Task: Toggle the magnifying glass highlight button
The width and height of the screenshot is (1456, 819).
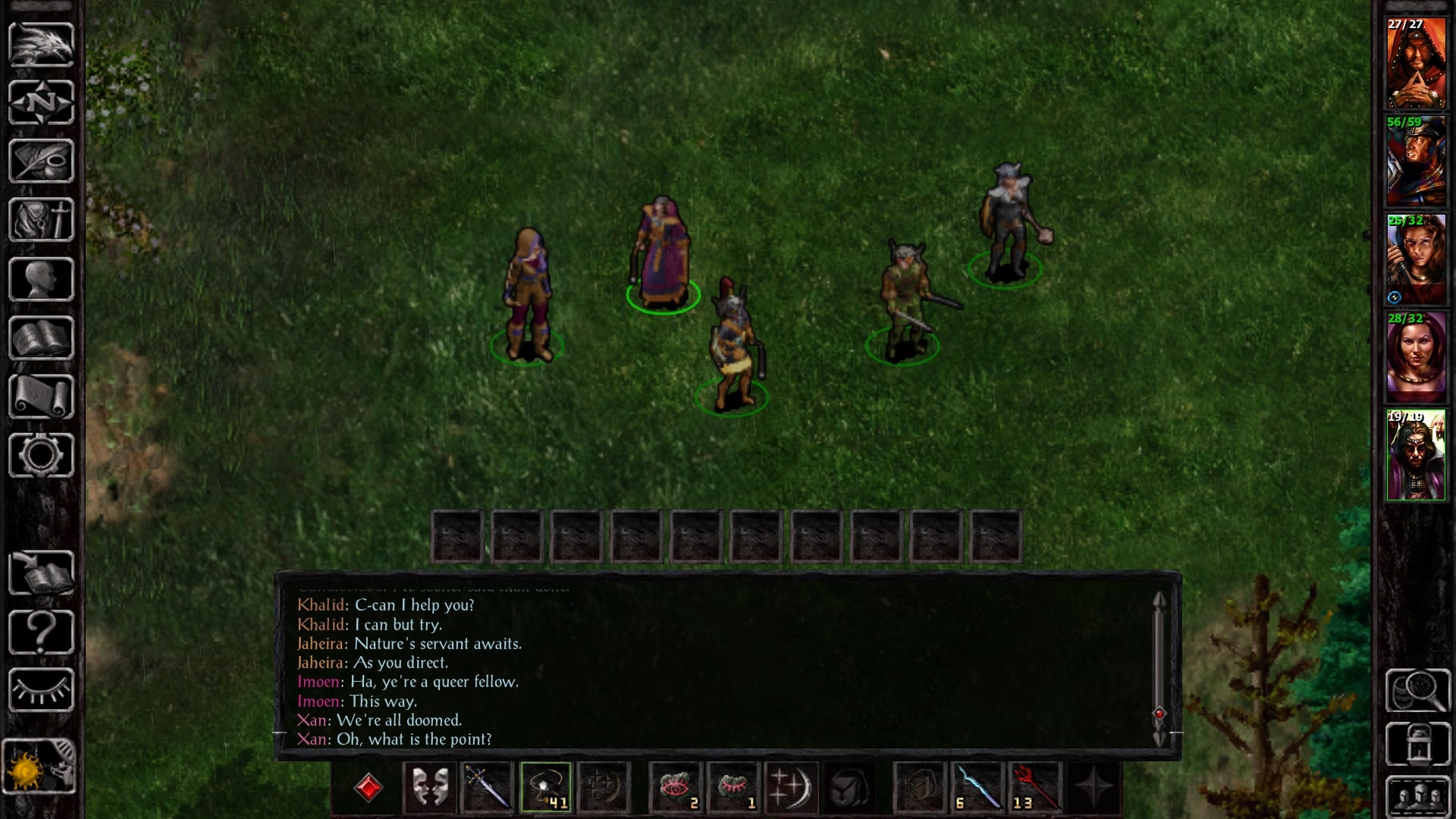Action: click(x=1417, y=690)
